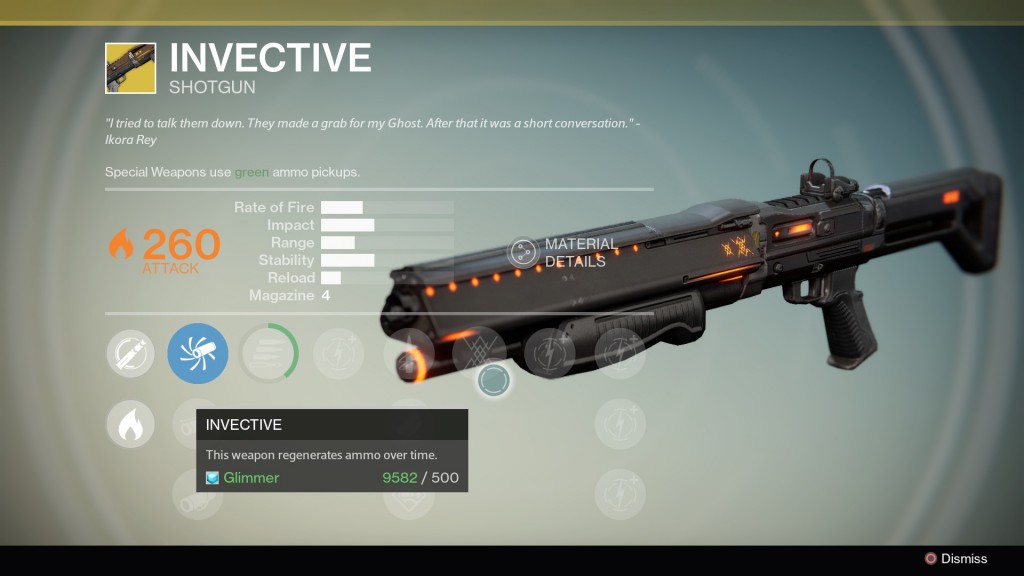Click the Invective shotgun thumbnail icon

[x=130, y=68]
